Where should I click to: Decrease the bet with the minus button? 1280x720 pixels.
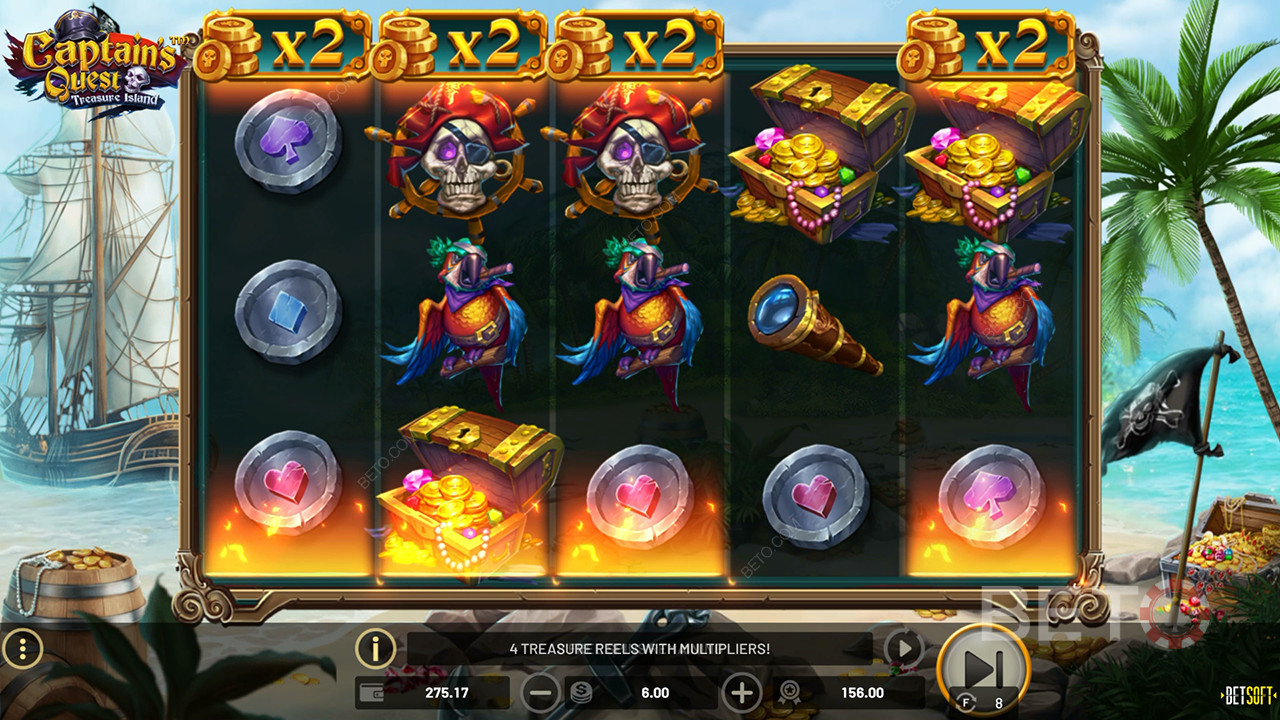[x=541, y=692]
